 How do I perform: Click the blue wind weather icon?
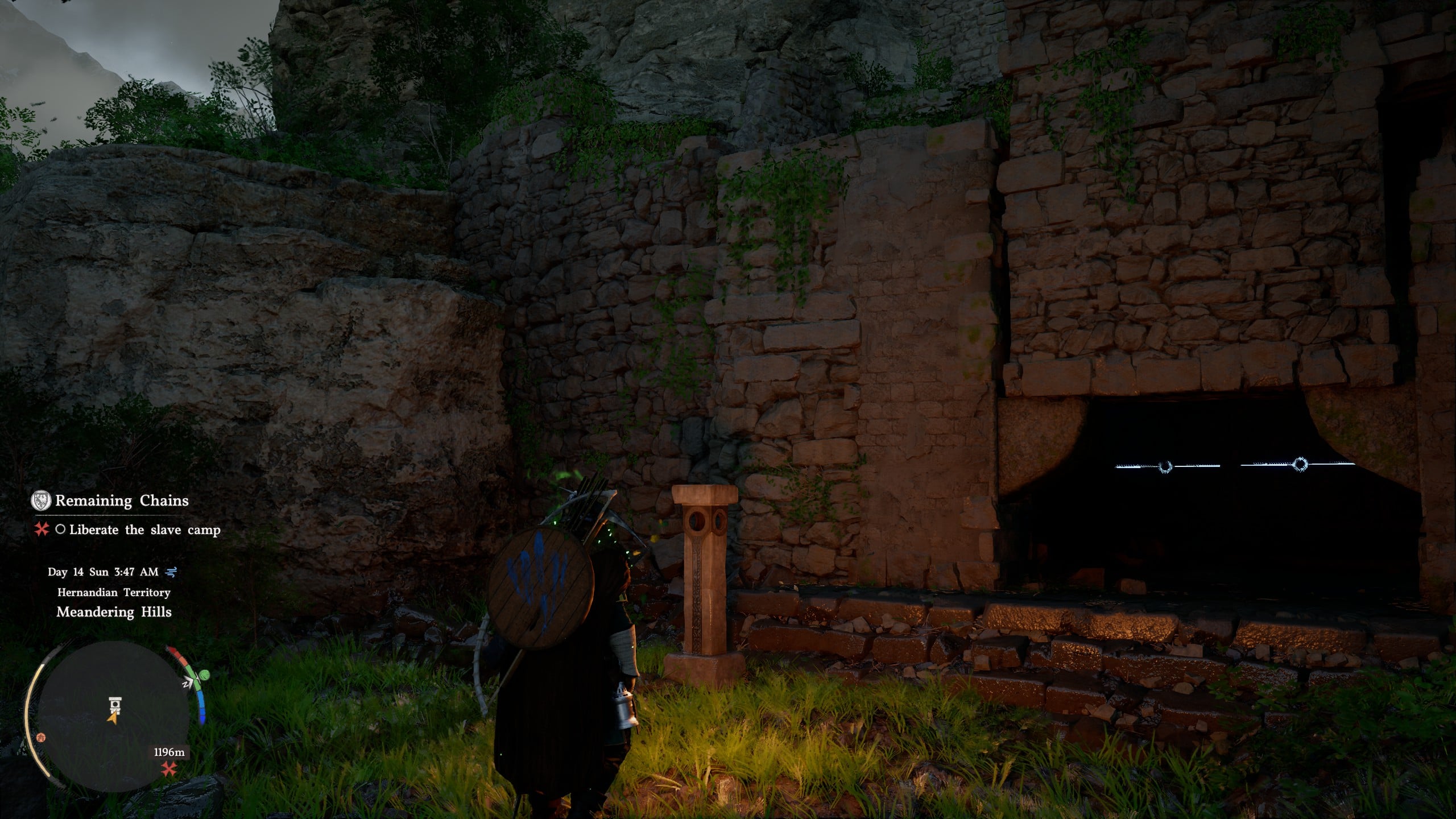tap(170, 572)
